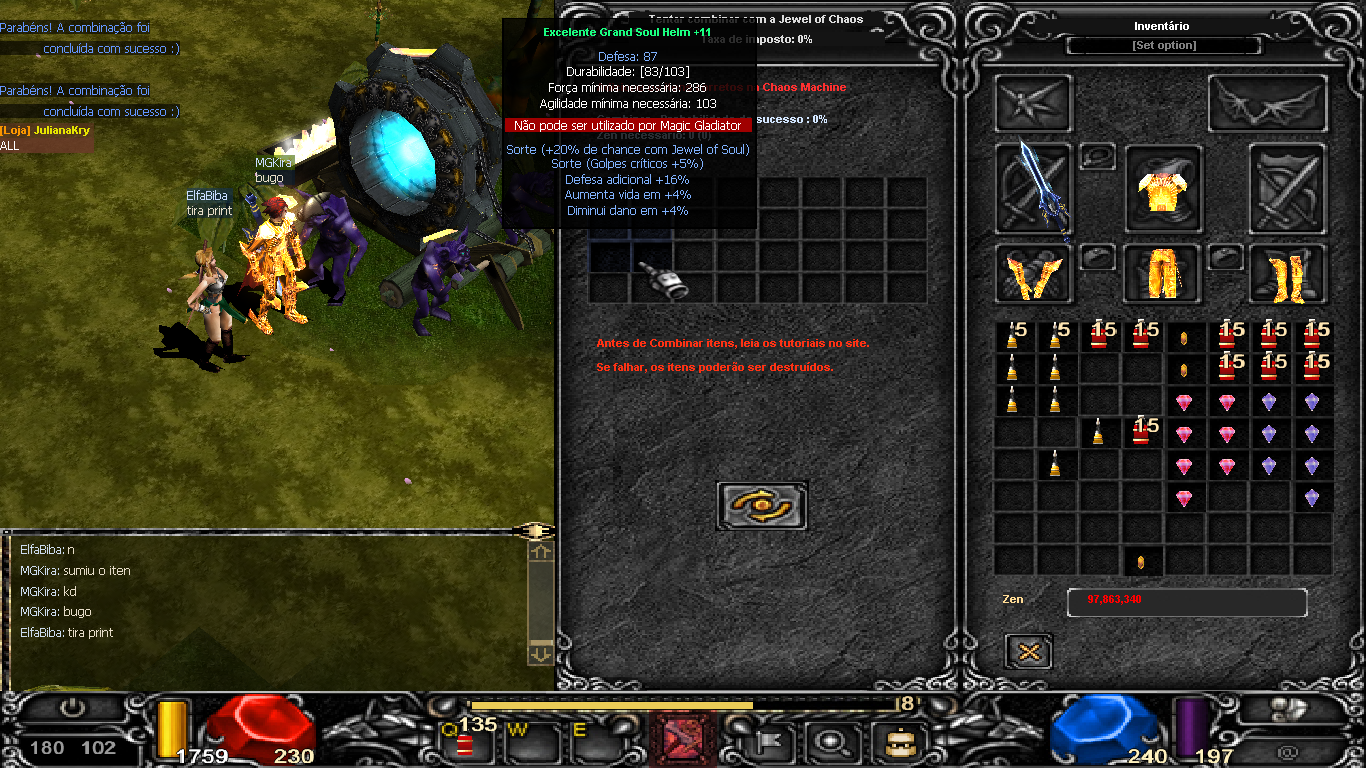This screenshot has width=1366, height=768.
Task: Click the empty pendant equipment slot
Action: click(1097, 157)
